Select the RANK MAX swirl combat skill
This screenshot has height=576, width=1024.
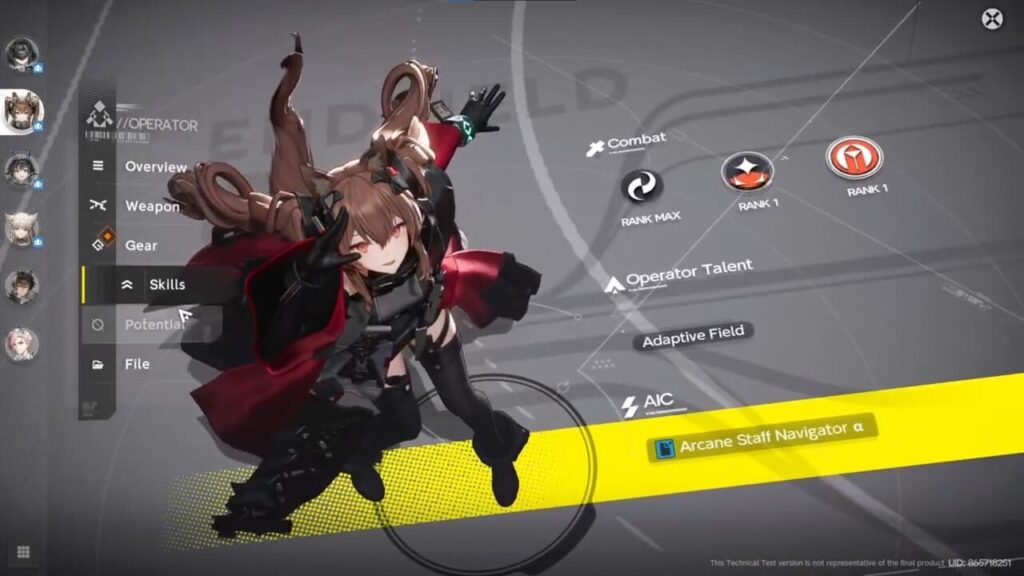pyautogui.click(x=643, y=185)
